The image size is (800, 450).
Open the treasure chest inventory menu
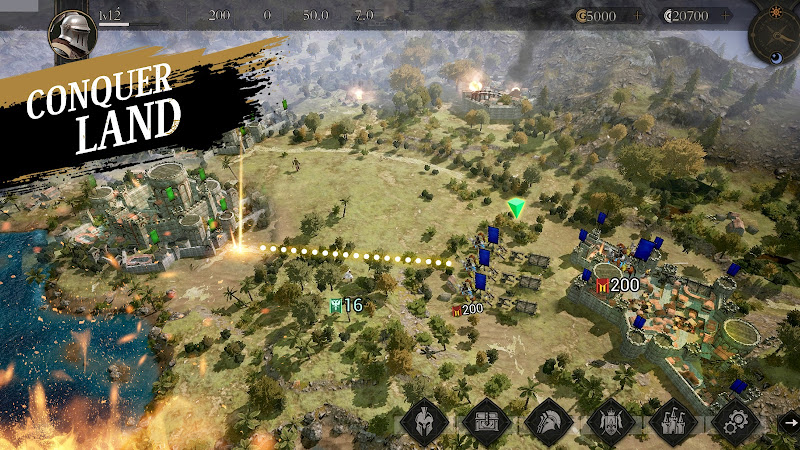tap(487, 422)
